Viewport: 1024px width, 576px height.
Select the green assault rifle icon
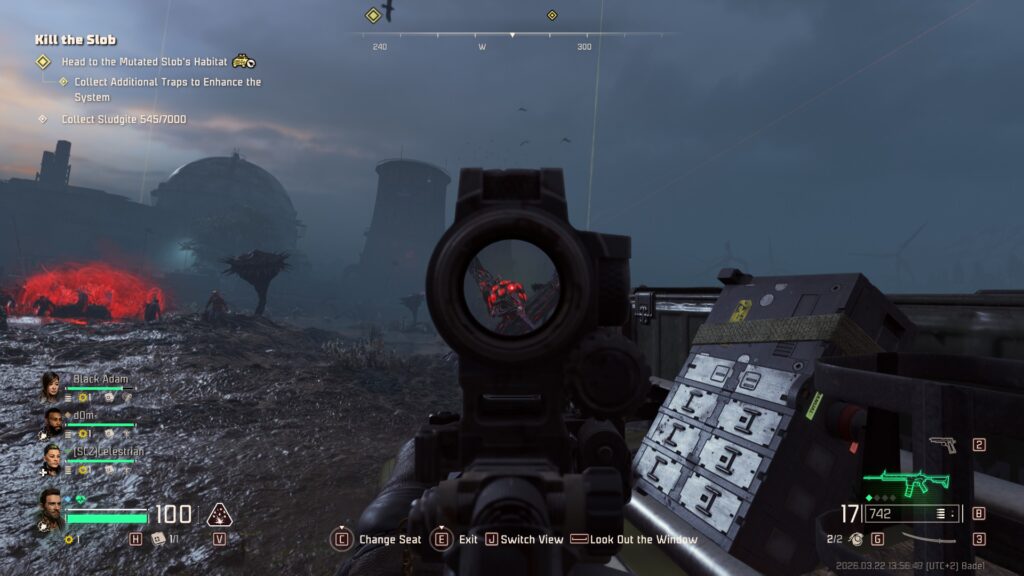(905, 484)
